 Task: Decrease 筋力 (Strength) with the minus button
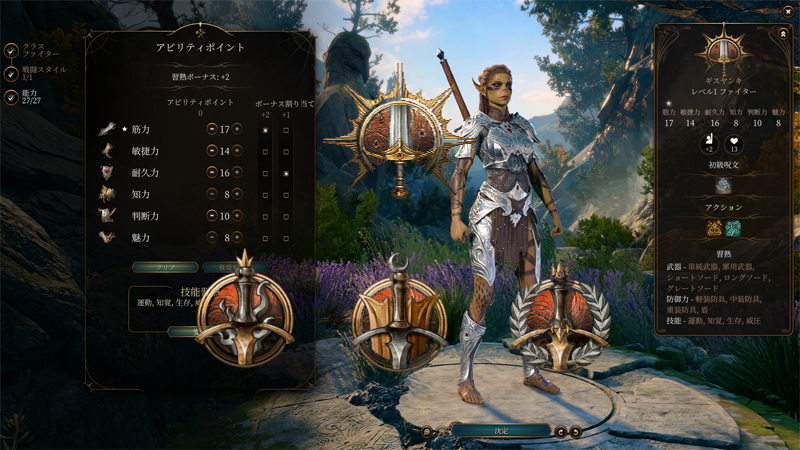click(x=211, y=130)
